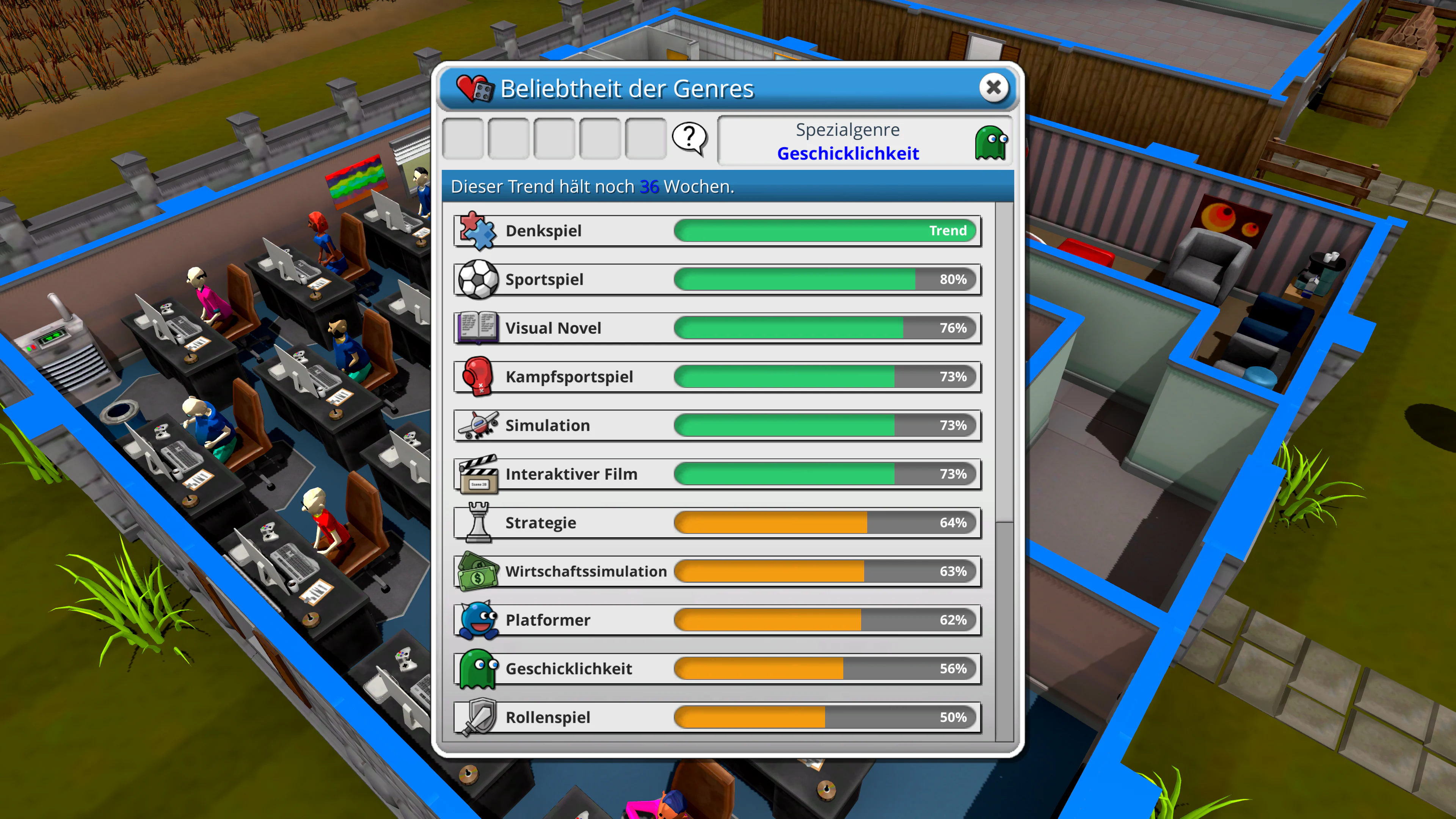Select the book icon for Visual Novel
This screenshot has height=819, width=1456.
pyautogui.click(x=478, y=328)
